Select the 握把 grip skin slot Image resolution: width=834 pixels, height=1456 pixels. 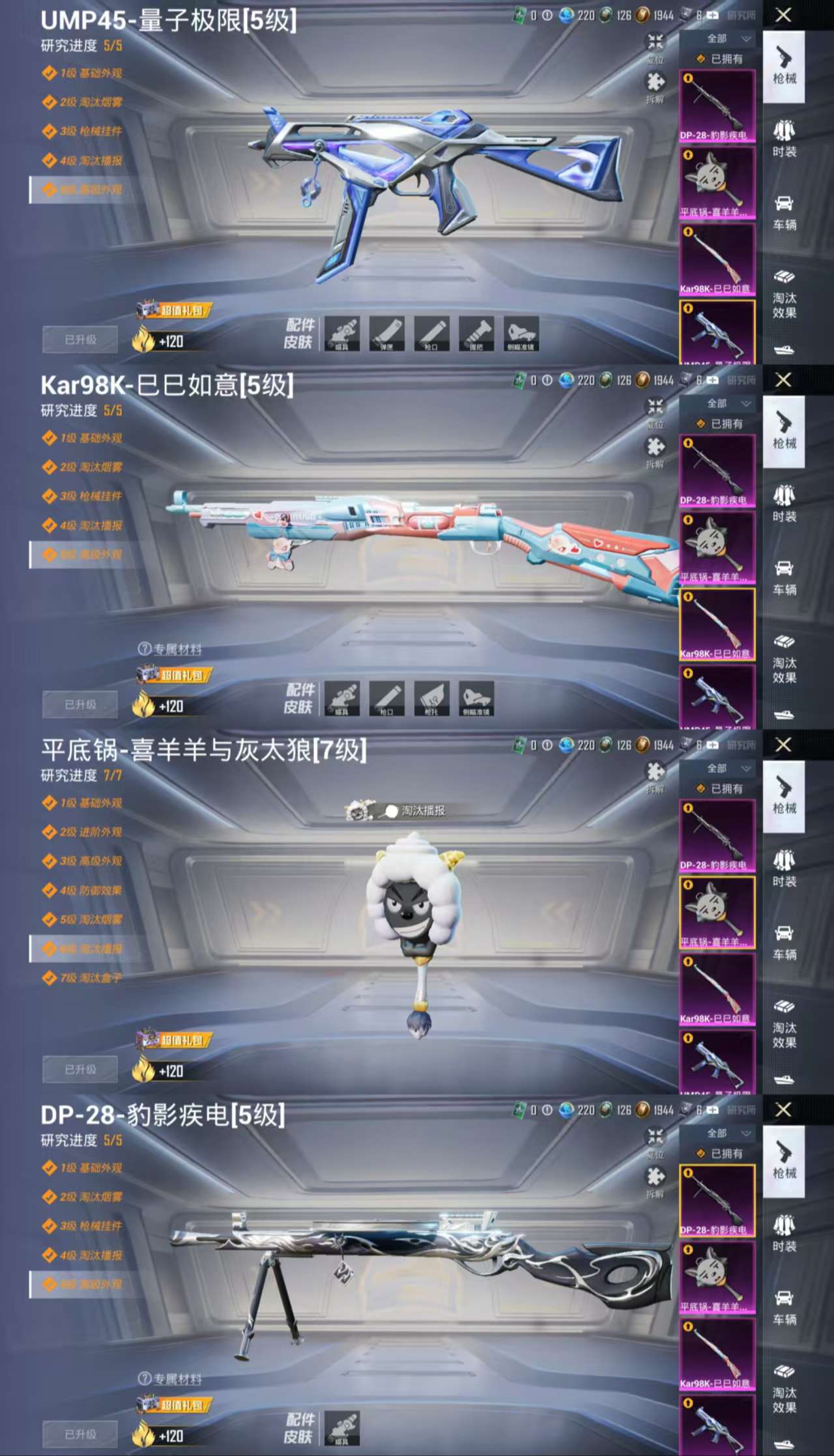pyautogui.click(x=476, y=334)
